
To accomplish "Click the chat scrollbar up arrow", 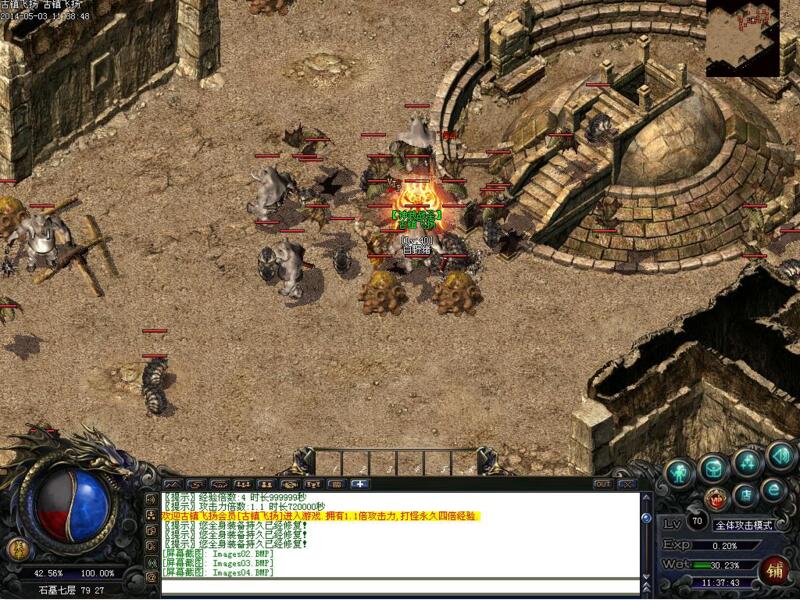I will pos(647,497).
